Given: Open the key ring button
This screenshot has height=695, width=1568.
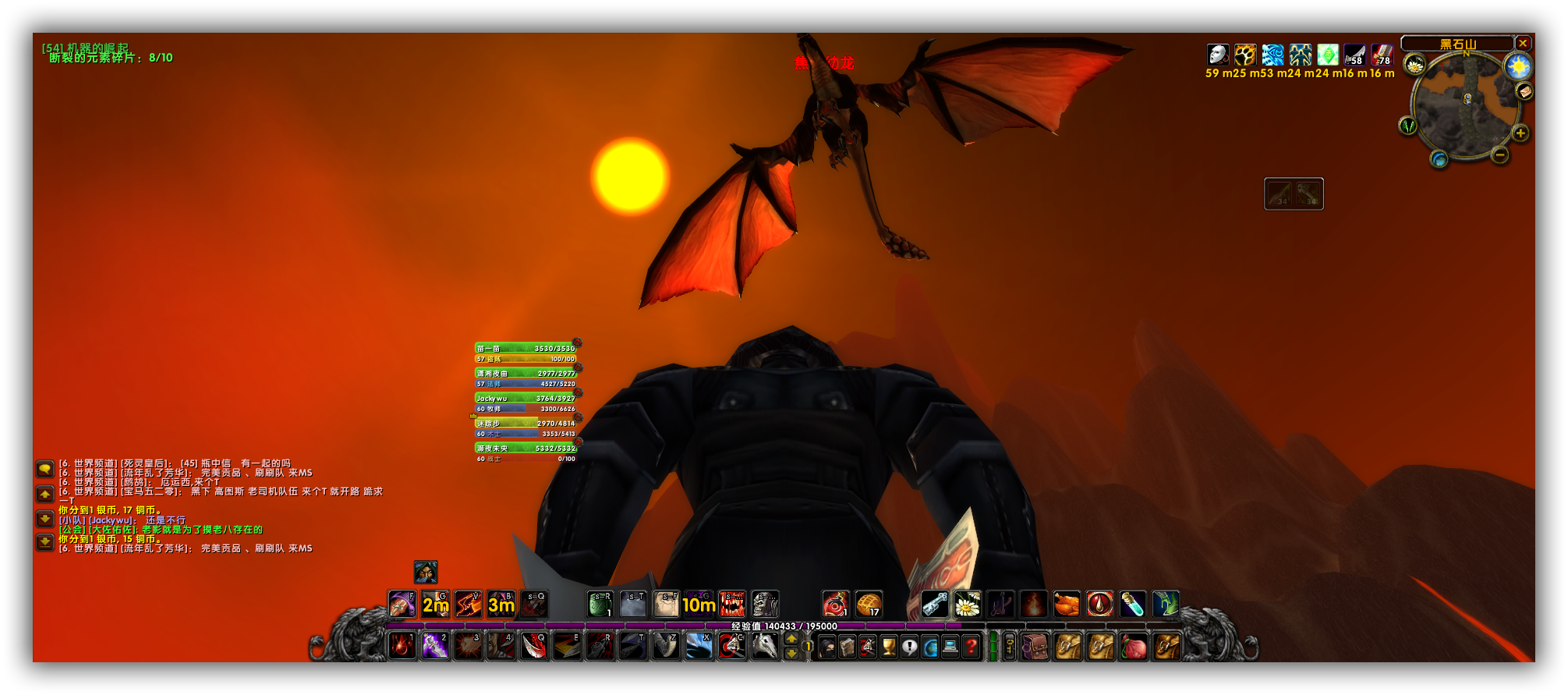Looking at the screenshot, I should click(x=1010, y=647).
